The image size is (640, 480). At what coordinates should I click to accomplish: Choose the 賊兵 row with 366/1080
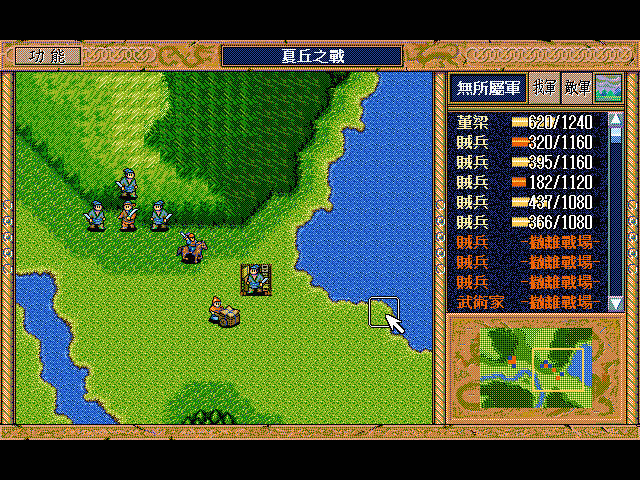click(524, 222)
